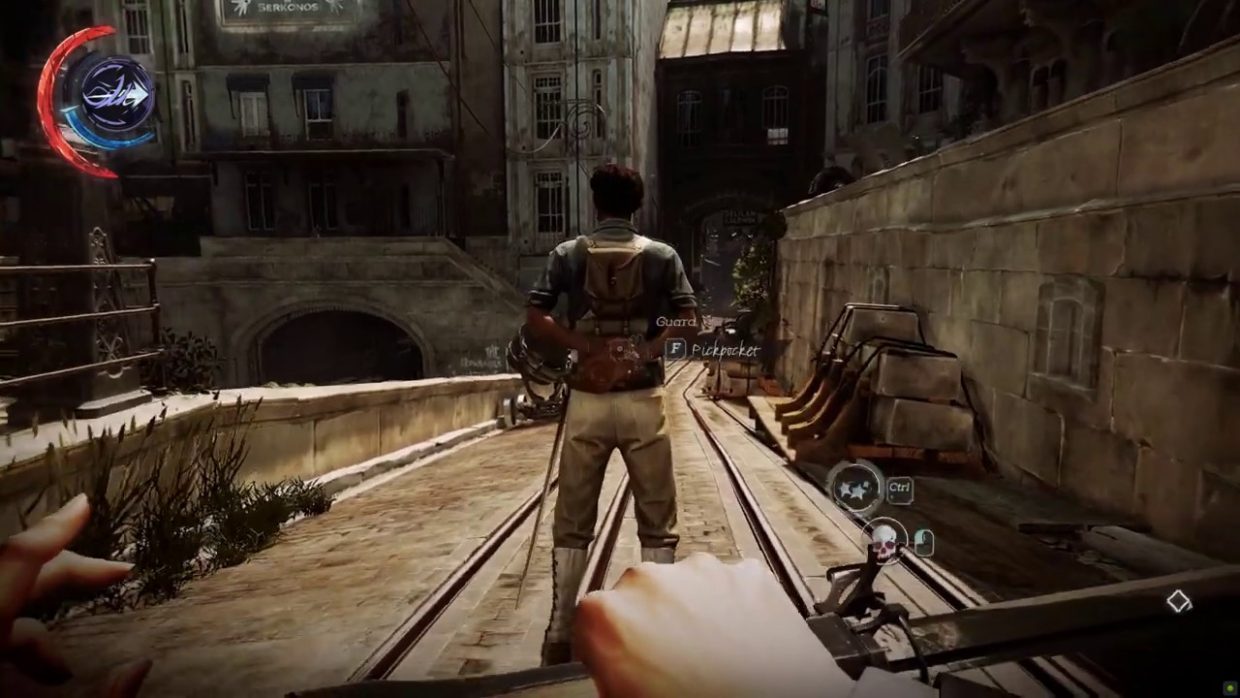Click the white diamond icon
The image size is (1240, 698).
[1179, 601]
